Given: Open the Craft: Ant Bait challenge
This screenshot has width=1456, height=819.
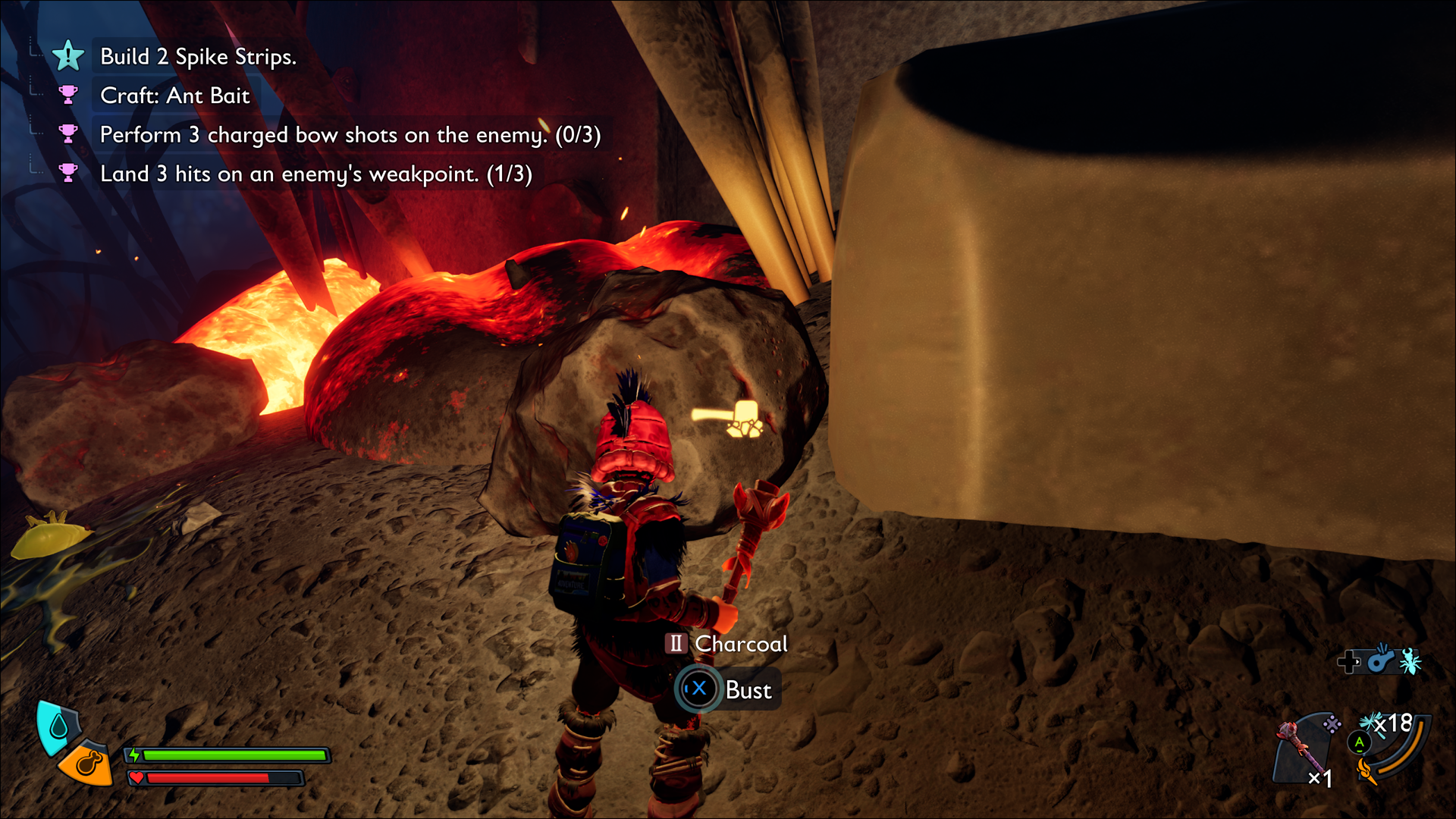Looking at the screenshot, I should pos(174,96).
